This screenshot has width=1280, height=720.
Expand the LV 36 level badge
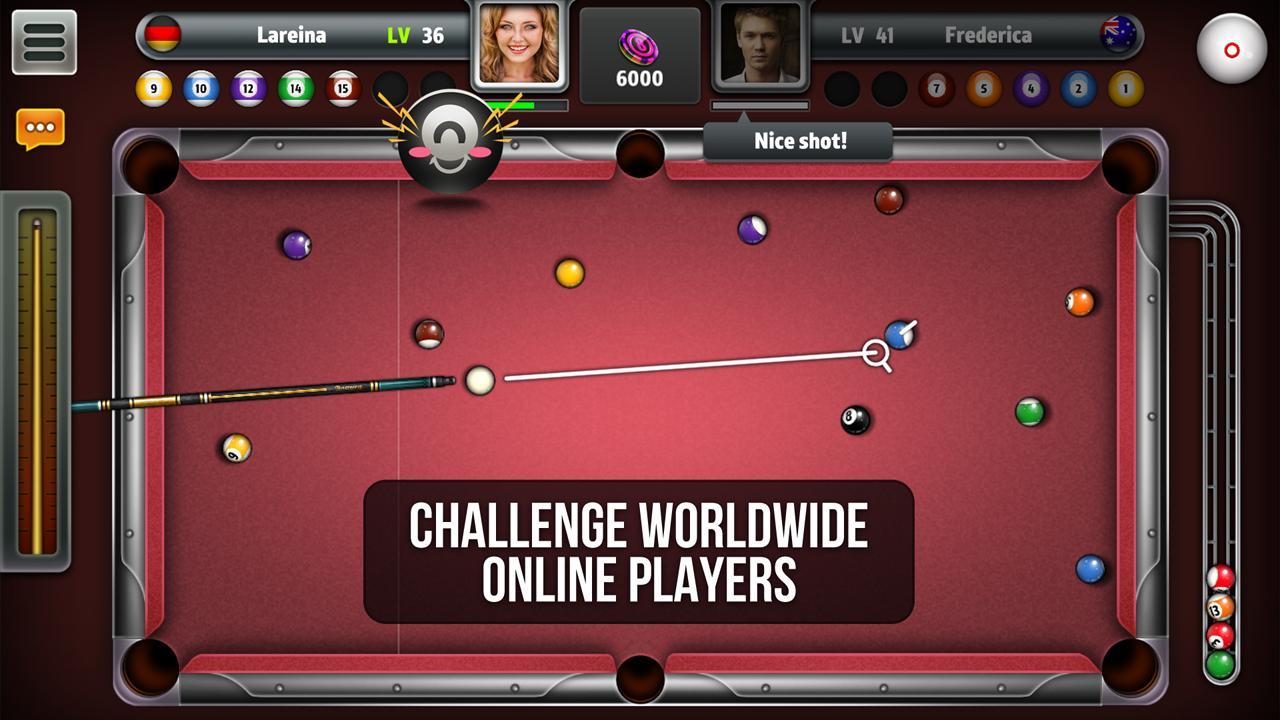click(416, 34)
